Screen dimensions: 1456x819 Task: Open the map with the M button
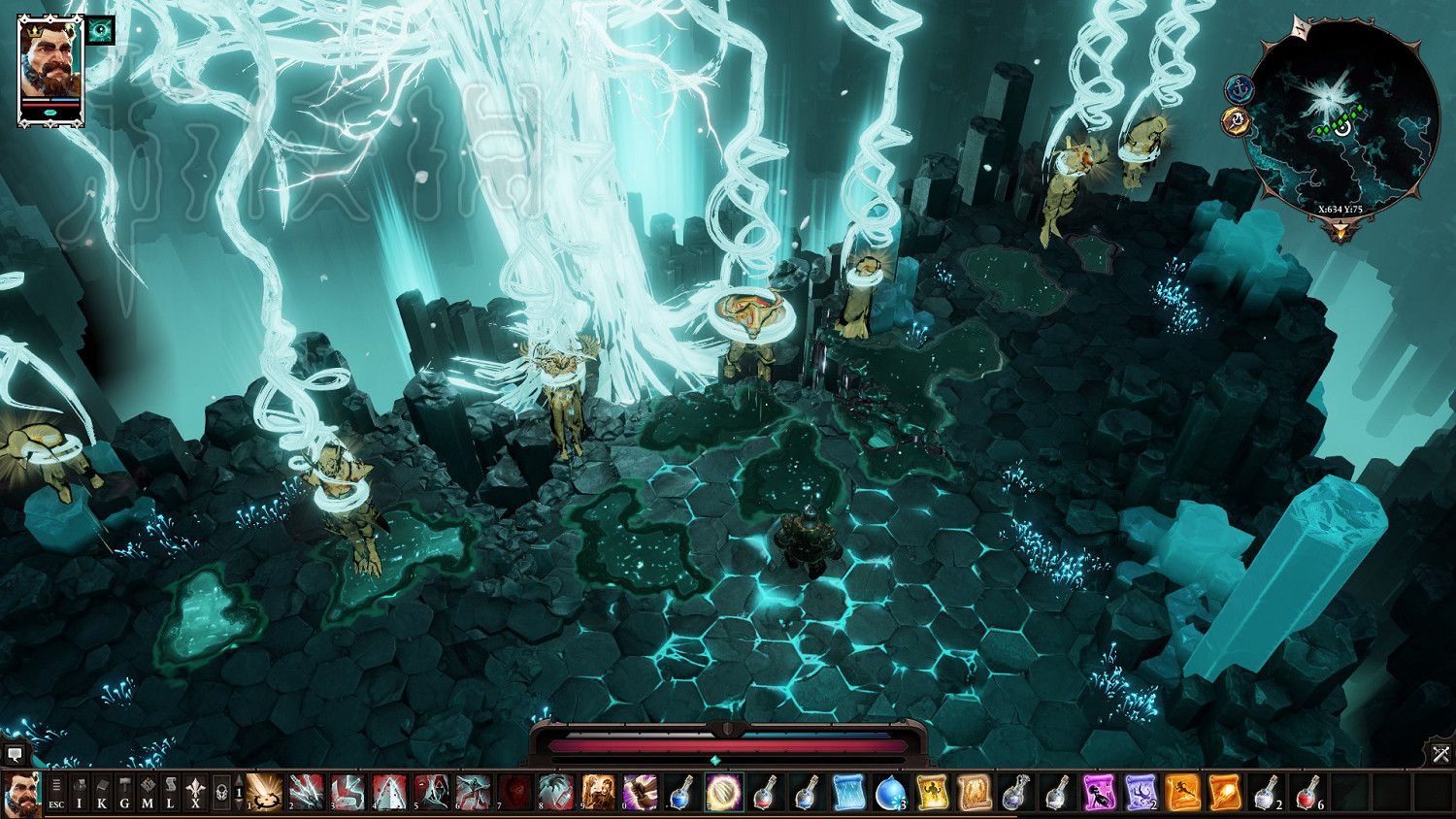(148, 792)
